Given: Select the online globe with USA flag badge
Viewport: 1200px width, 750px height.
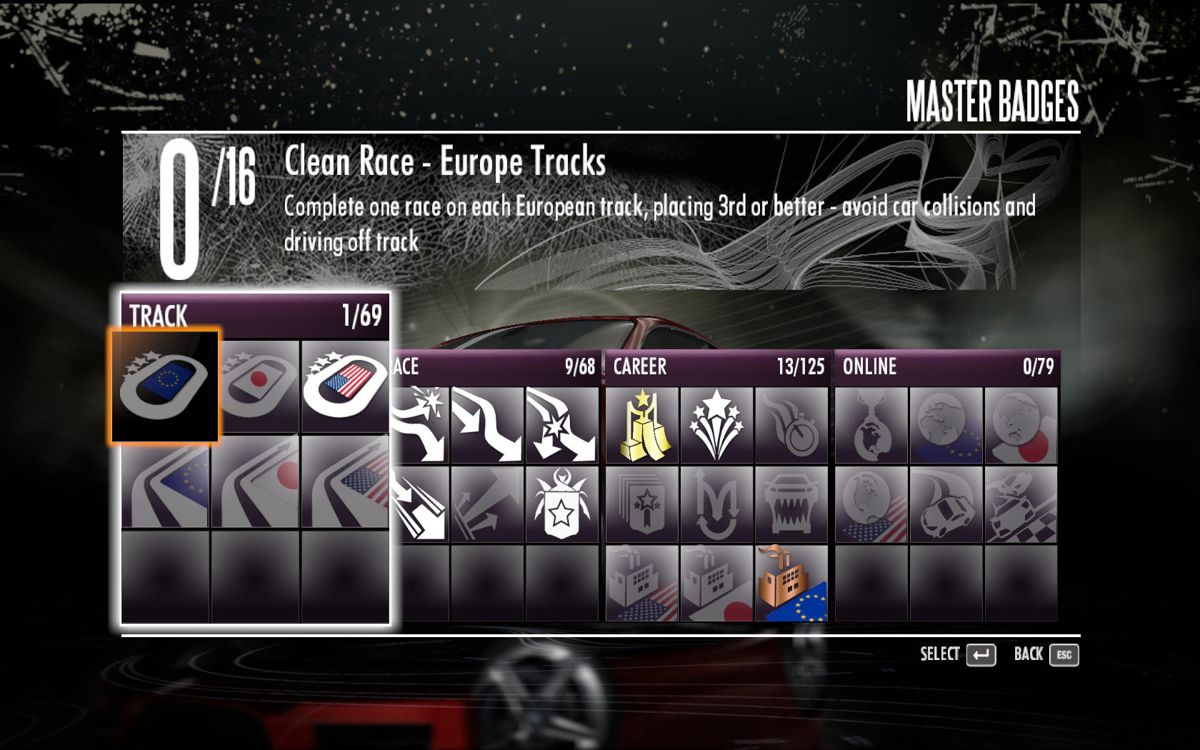Looking at the screenshot, I should point(871,503).
